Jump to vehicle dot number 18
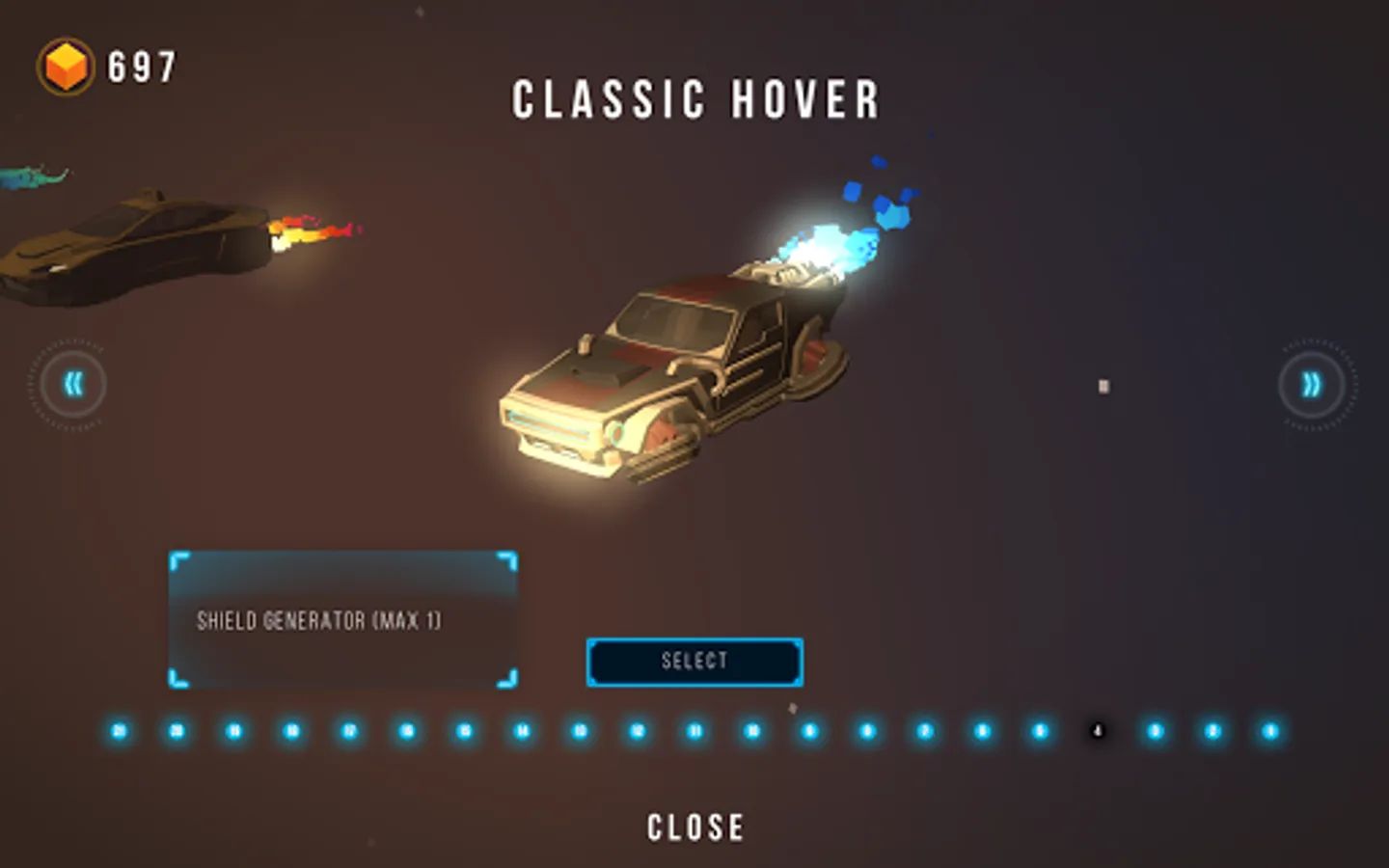 click(x=292, y=731)
